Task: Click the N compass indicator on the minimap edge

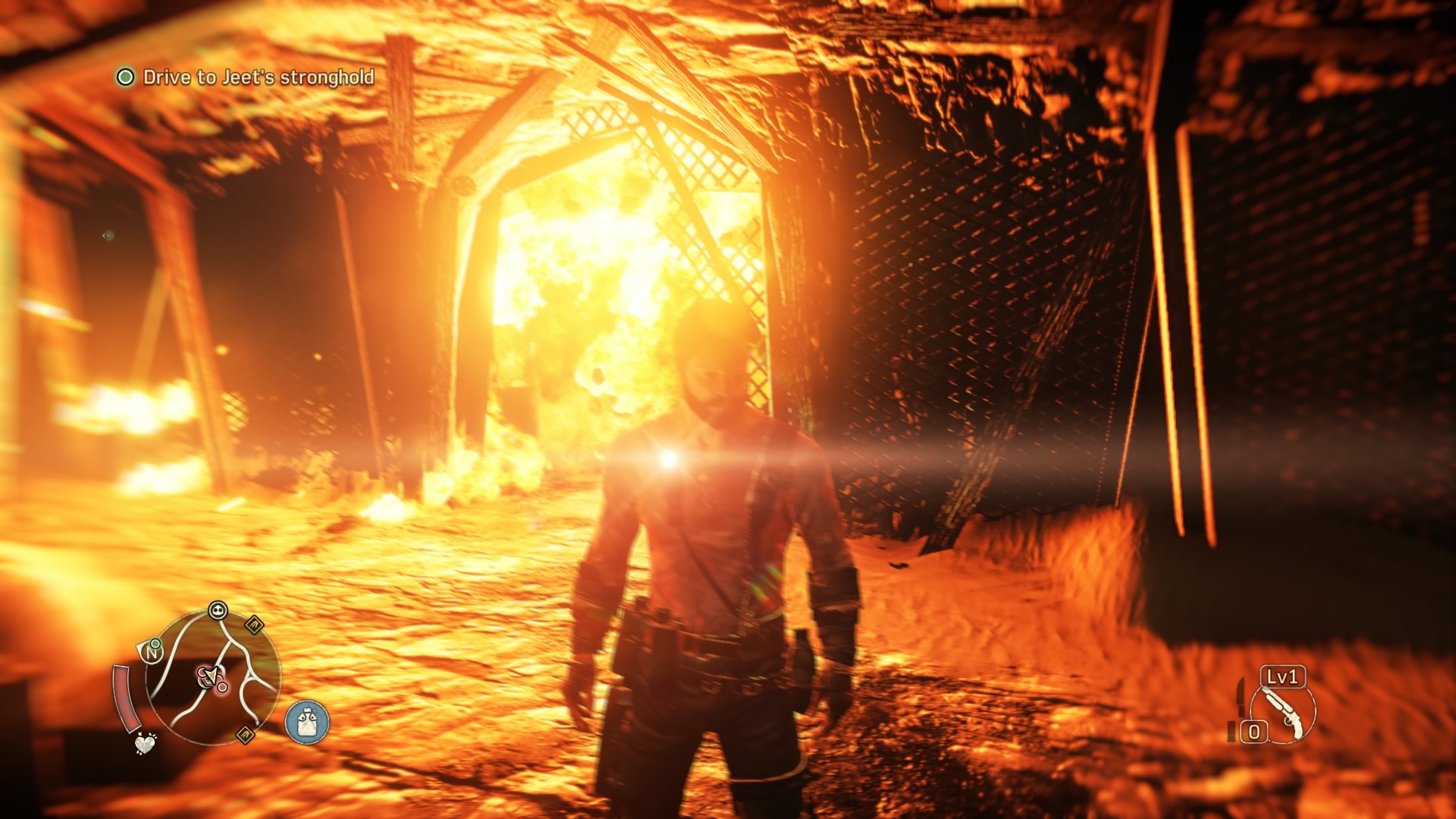Action: 152,654
